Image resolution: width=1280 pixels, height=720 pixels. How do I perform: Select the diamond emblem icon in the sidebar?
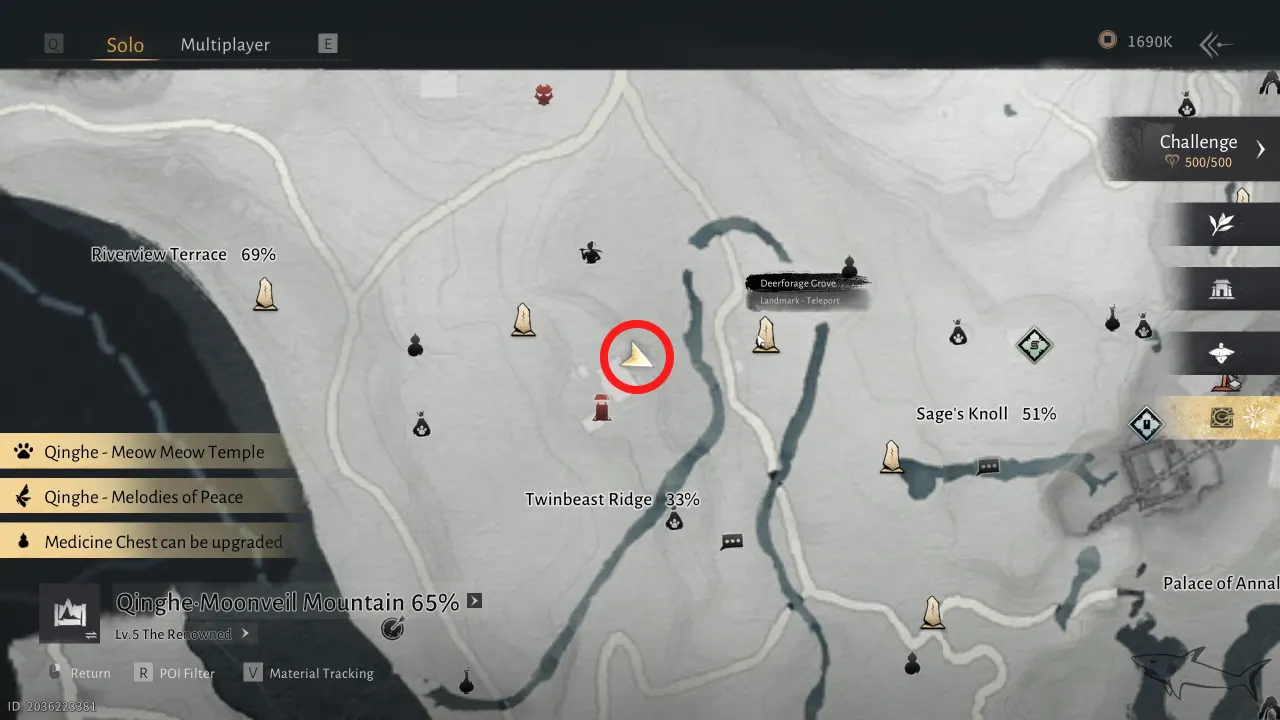tap(1146, 424)
